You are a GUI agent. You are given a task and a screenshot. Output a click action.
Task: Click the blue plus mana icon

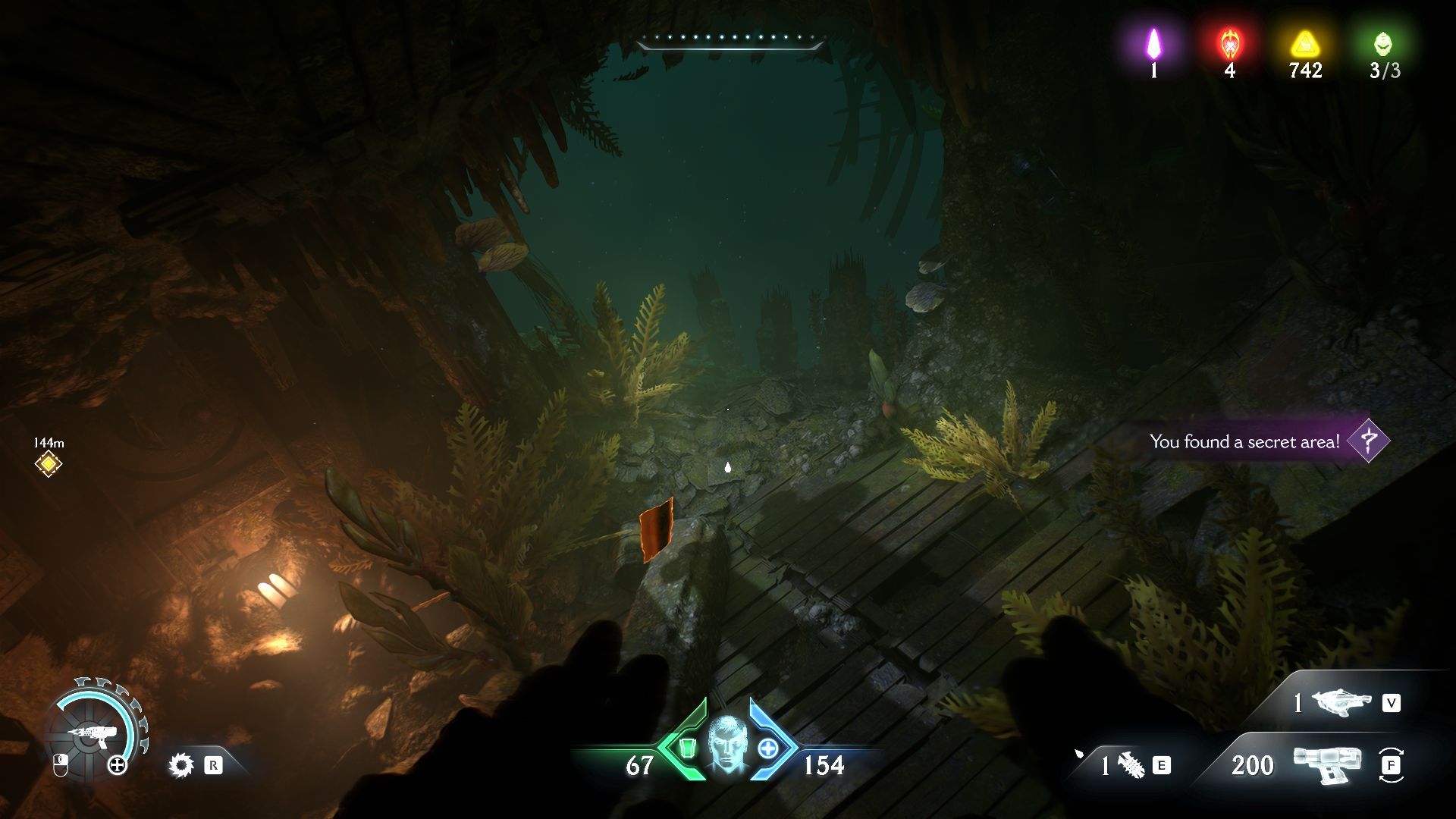767,748
